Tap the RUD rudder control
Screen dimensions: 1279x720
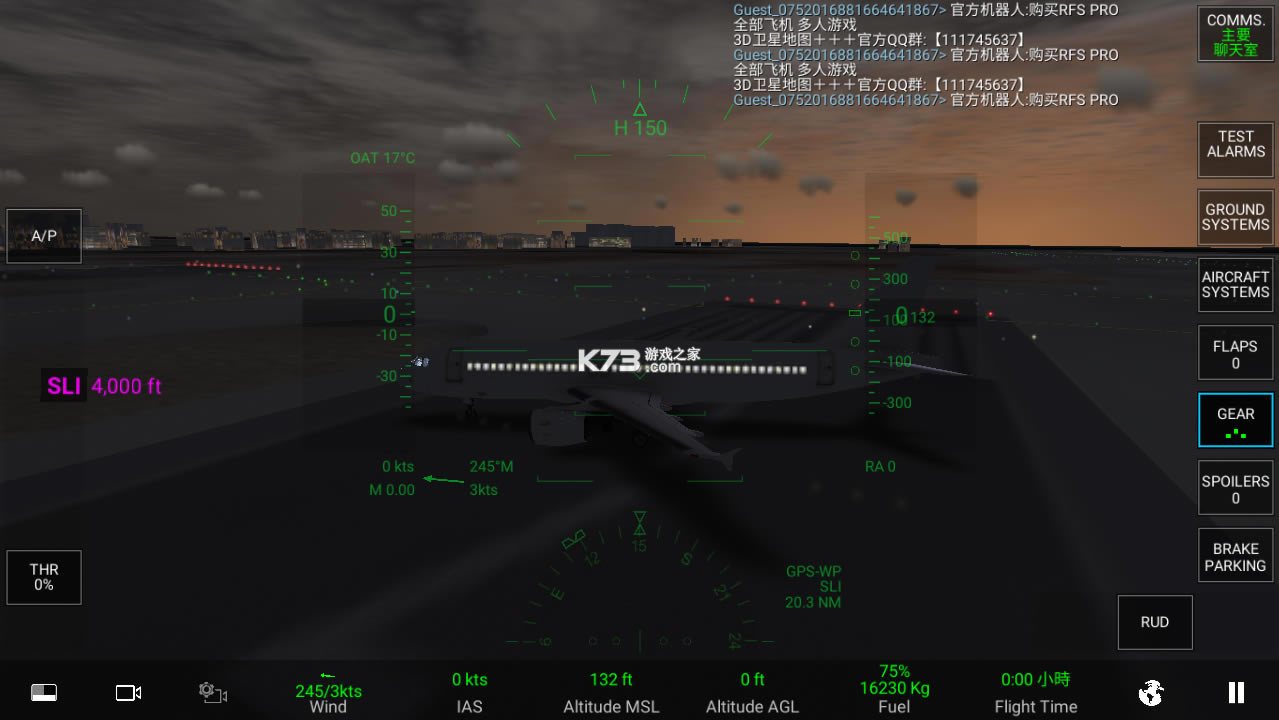1154,622
